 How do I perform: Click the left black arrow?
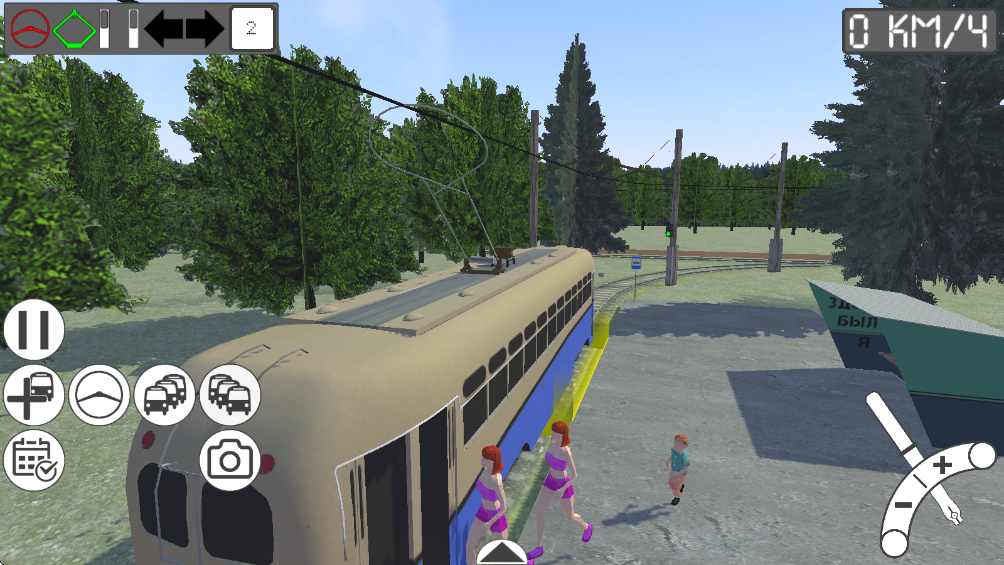click(163, 29)
